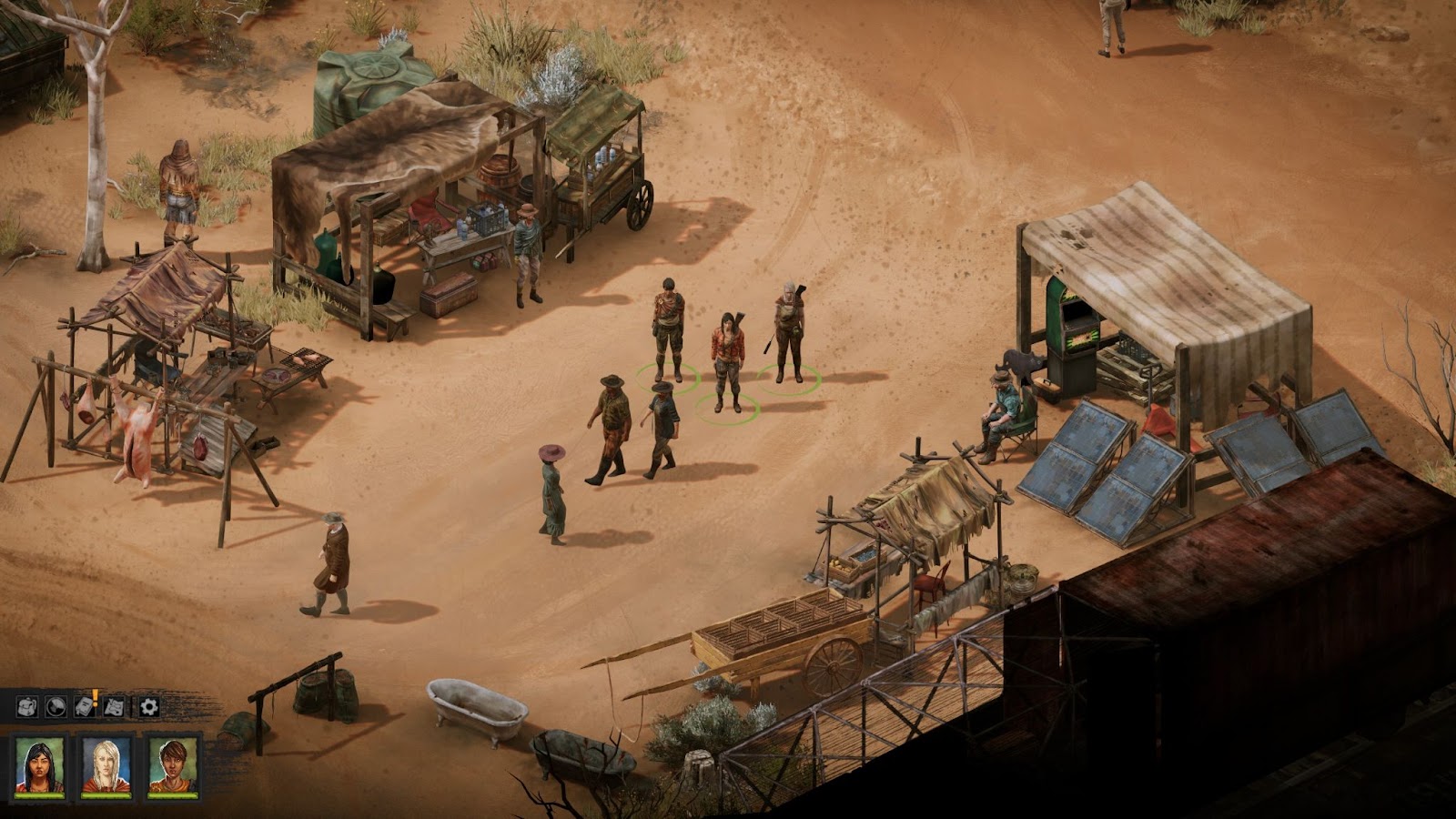Select the short brown-haired character portrait
Screen dimensions: 1456x819
[x=173, y=765]
